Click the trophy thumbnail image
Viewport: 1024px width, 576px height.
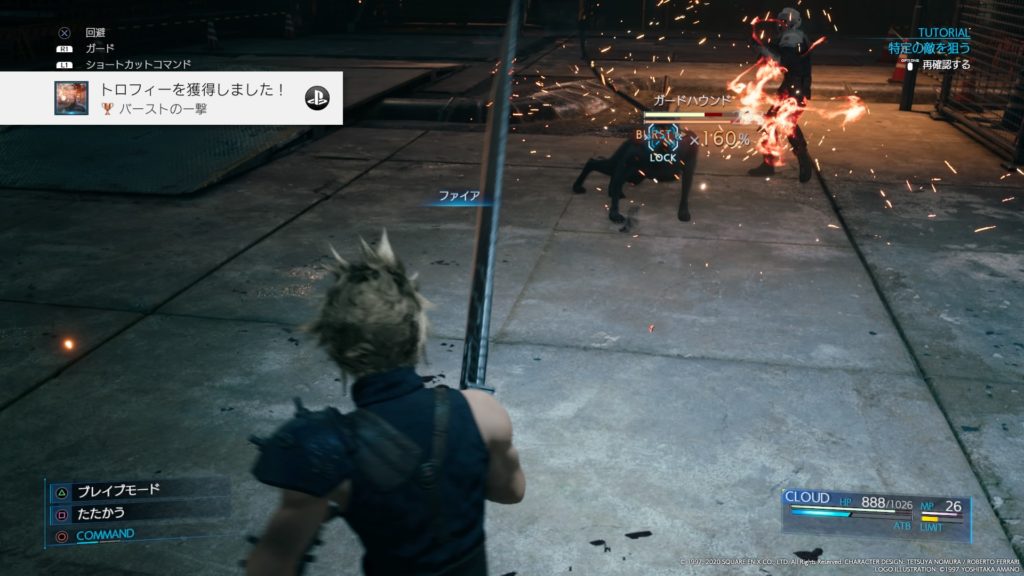[x=71, y=98]
